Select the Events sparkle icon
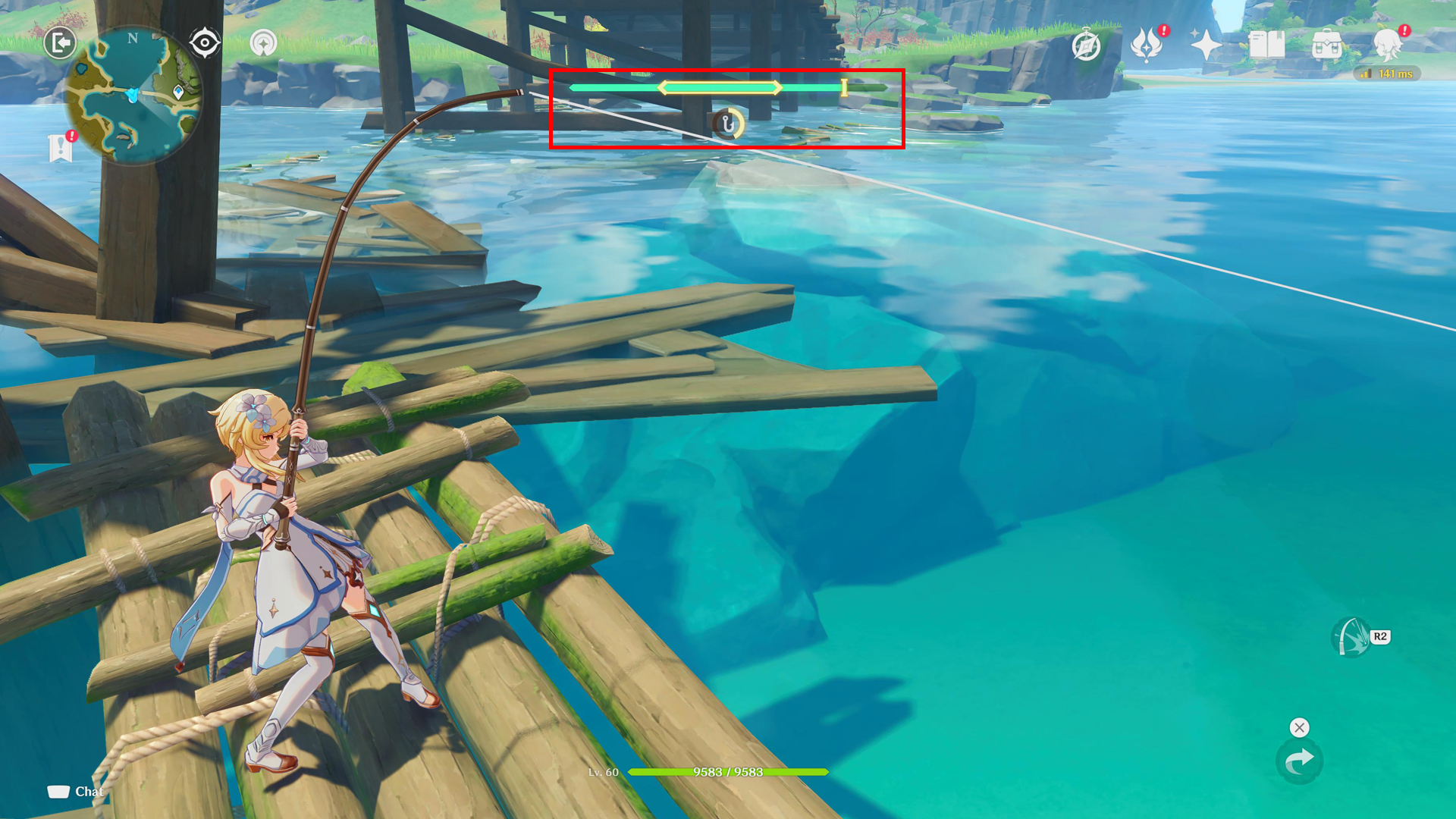Screen dimensions: 1456x819 [x=1206, y=45]
